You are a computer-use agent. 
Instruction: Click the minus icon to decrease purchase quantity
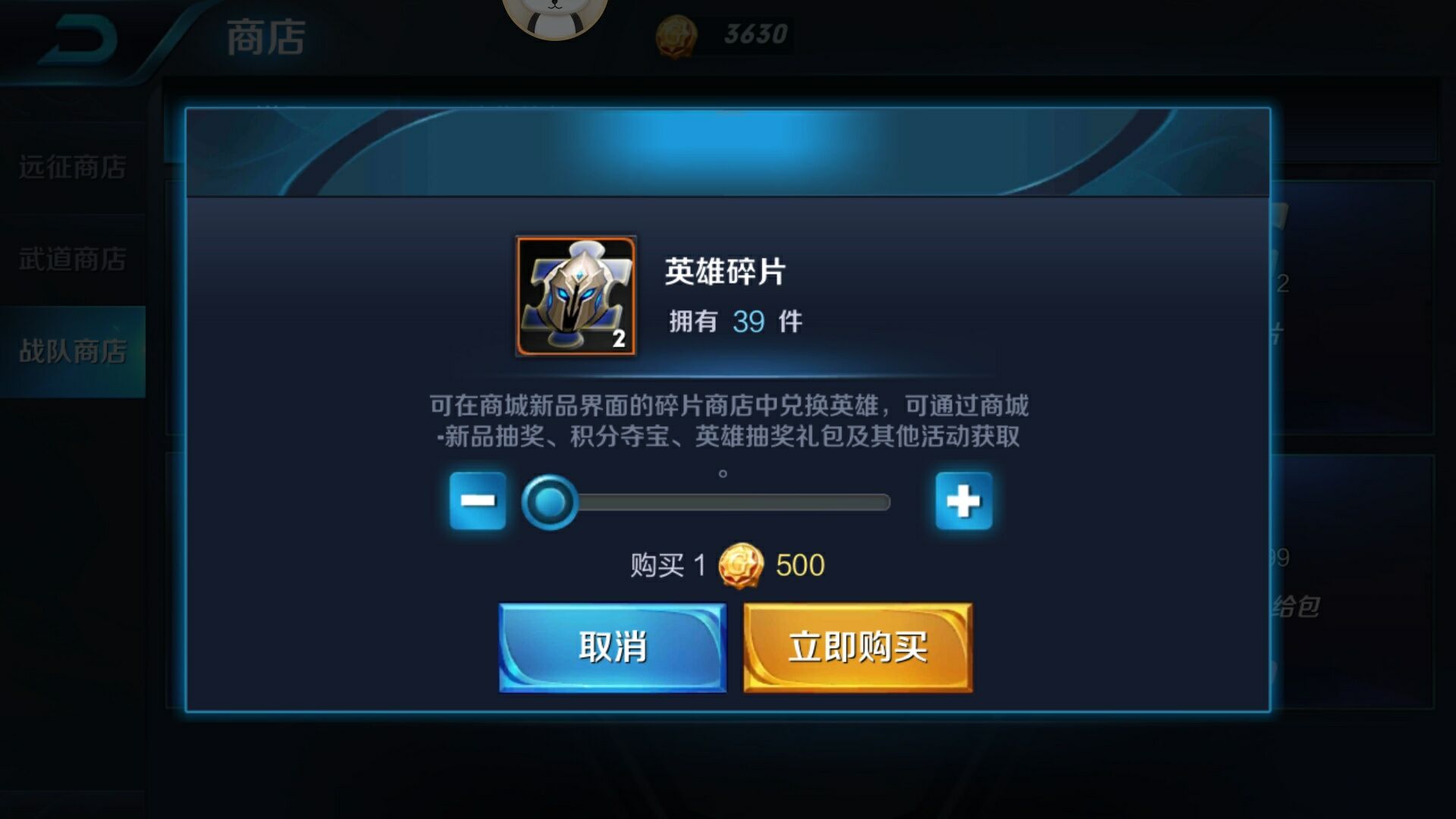(479, 500)
